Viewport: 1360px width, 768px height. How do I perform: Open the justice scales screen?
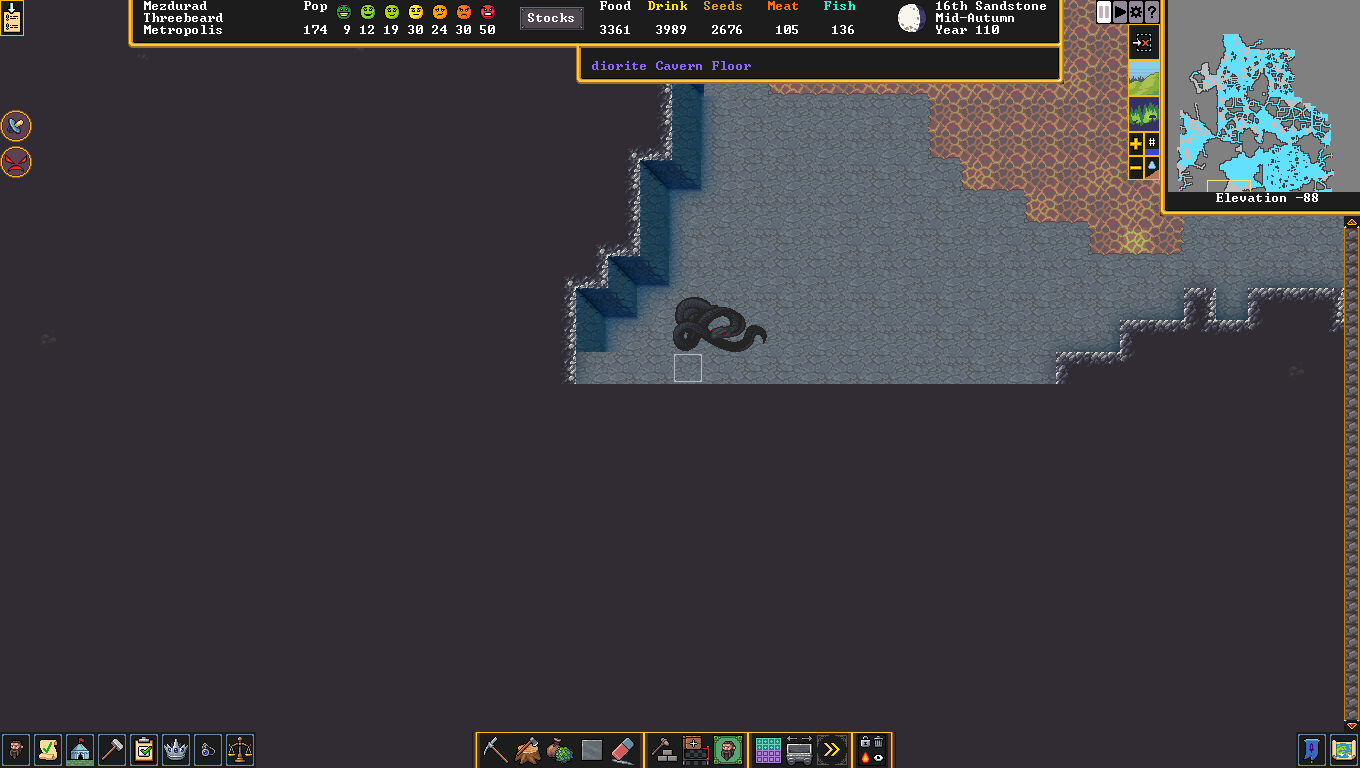(x=240, y=749)
